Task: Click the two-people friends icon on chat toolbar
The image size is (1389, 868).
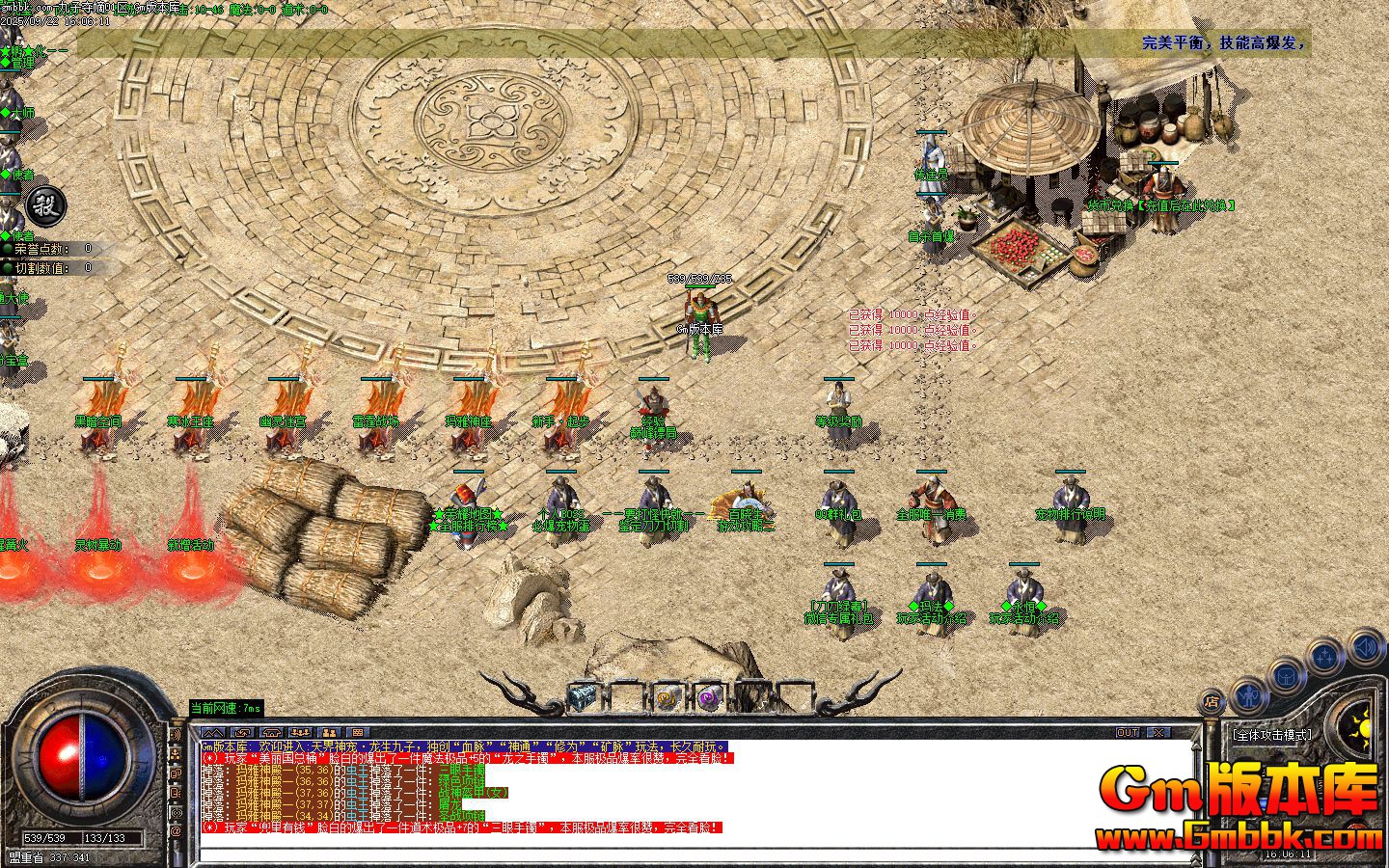Action: (330, 732)
